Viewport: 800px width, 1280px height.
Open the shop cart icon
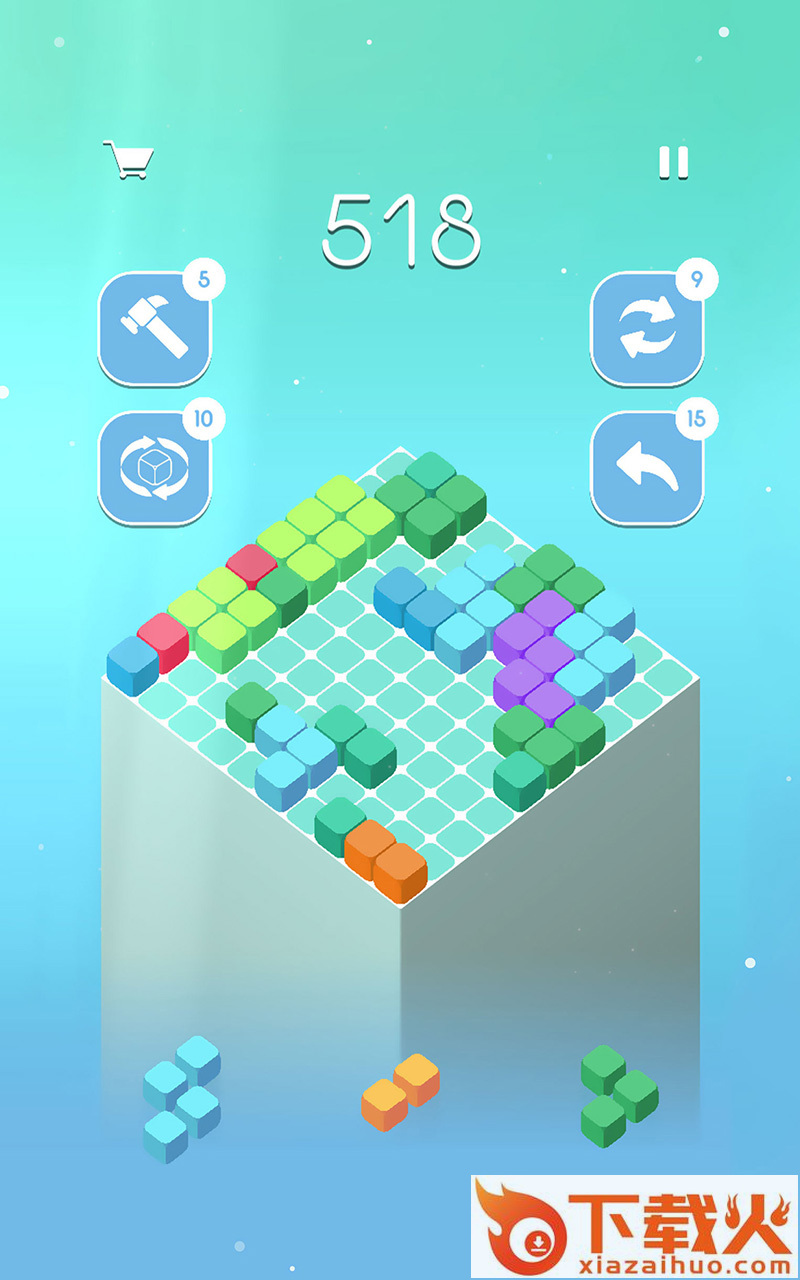(128, 160)
